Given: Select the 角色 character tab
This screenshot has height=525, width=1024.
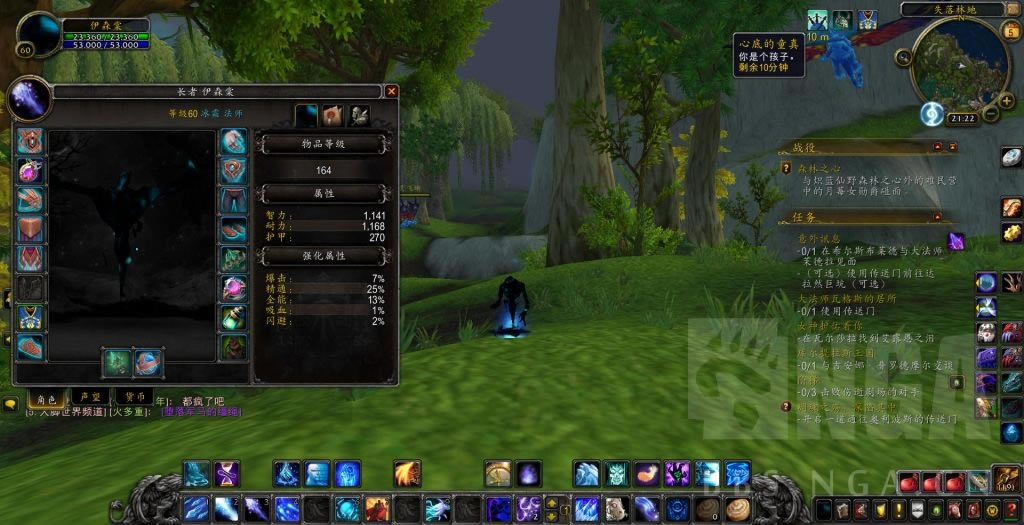Looking at the screenshot, I should tap(42, 397).
